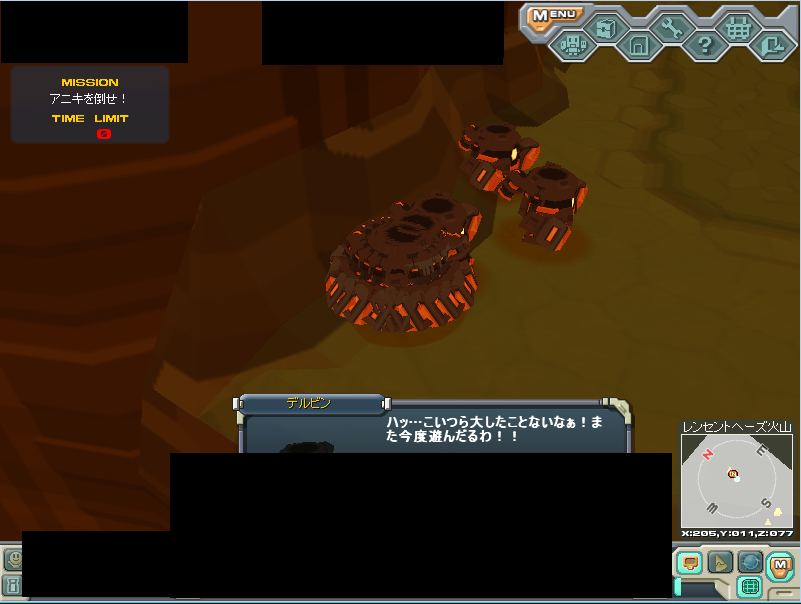
Task: Click the yellow triangle ruler icon
Action: [720, 563]
